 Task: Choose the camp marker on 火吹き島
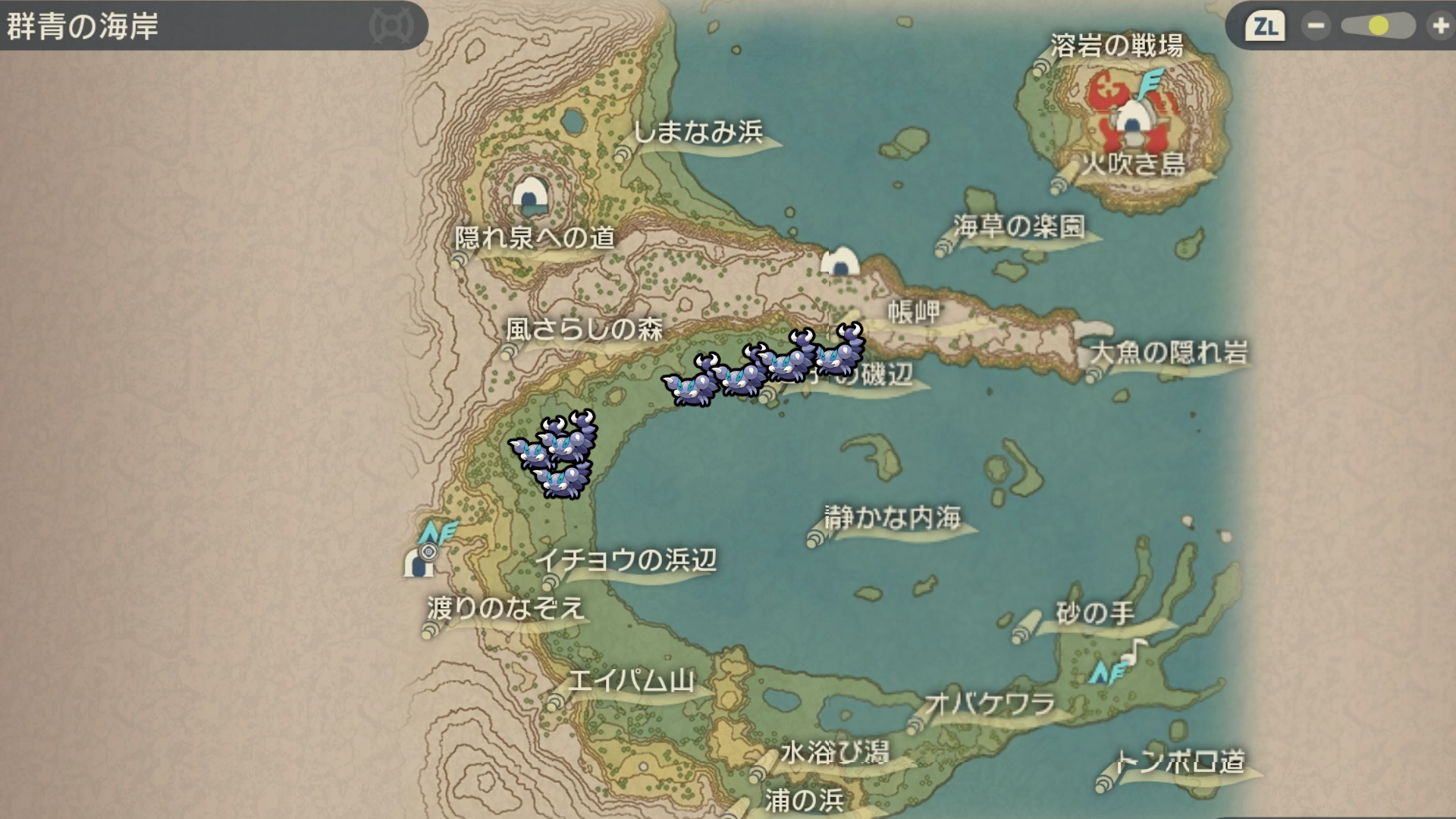point(1131,120)
